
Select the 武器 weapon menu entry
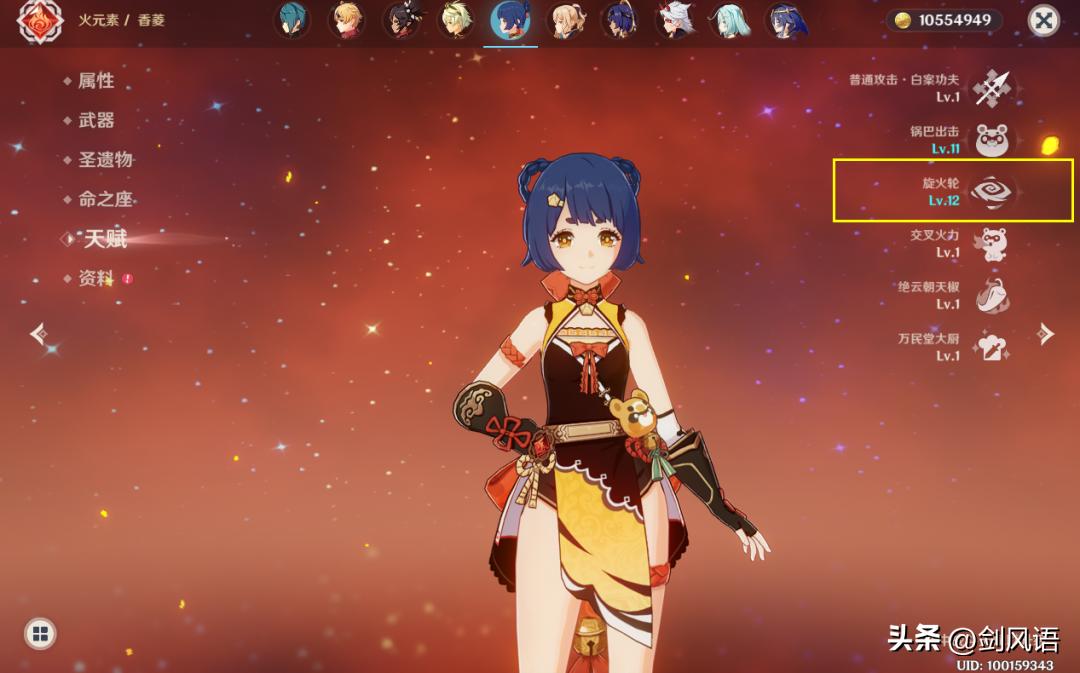tap(96, 120)
